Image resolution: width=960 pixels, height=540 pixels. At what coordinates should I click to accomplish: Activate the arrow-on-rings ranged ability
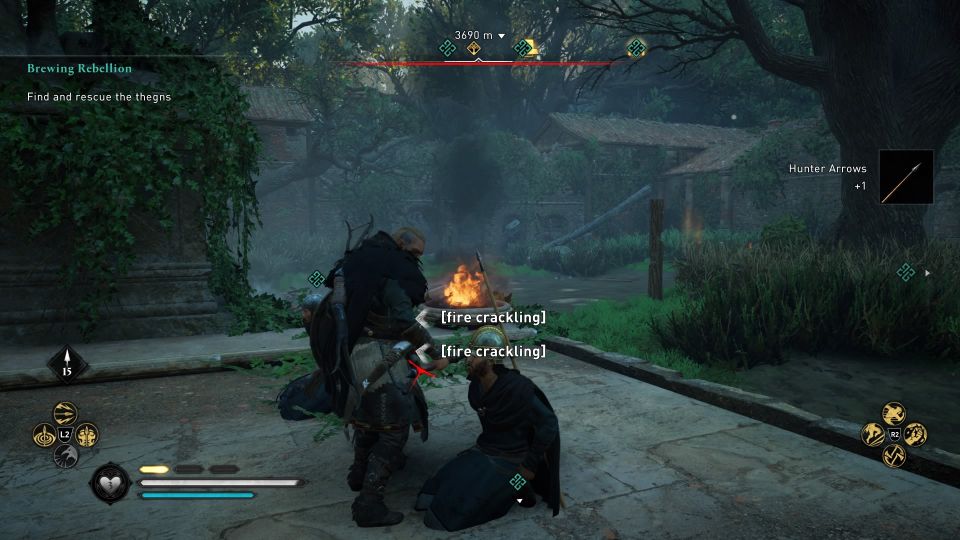[x=45, y=435]
